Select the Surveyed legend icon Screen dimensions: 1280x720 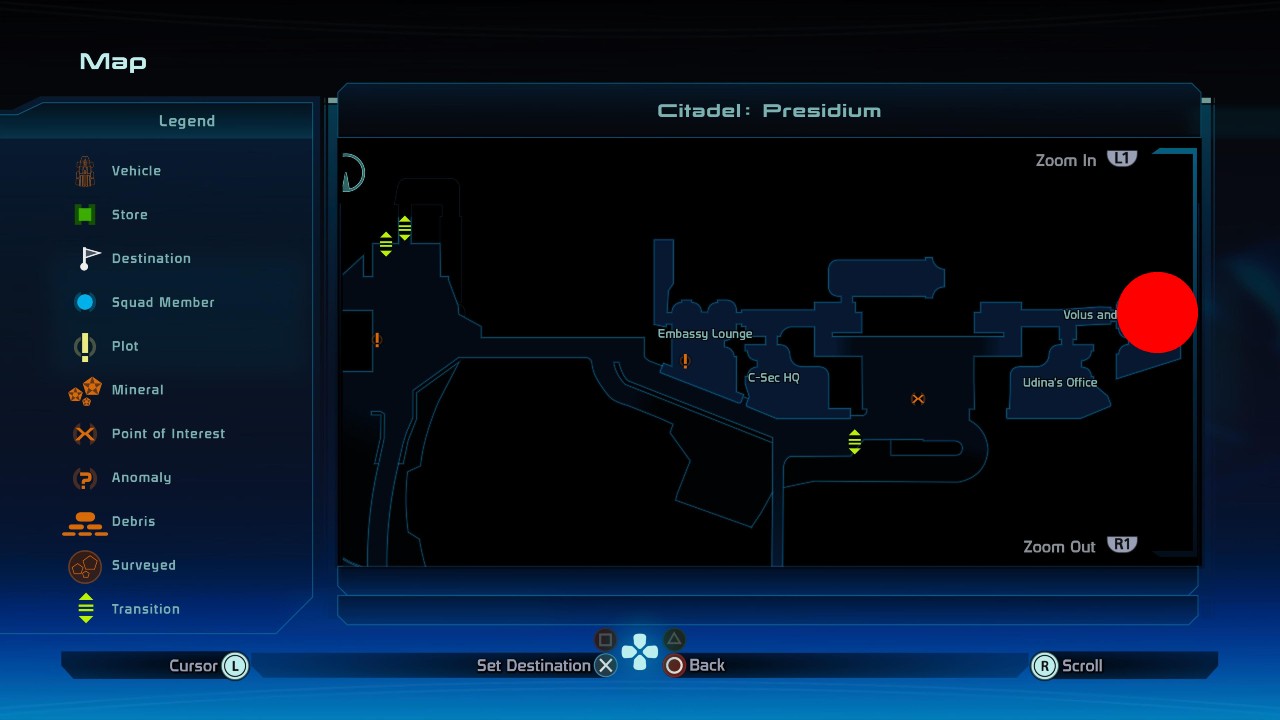point(85,566)
